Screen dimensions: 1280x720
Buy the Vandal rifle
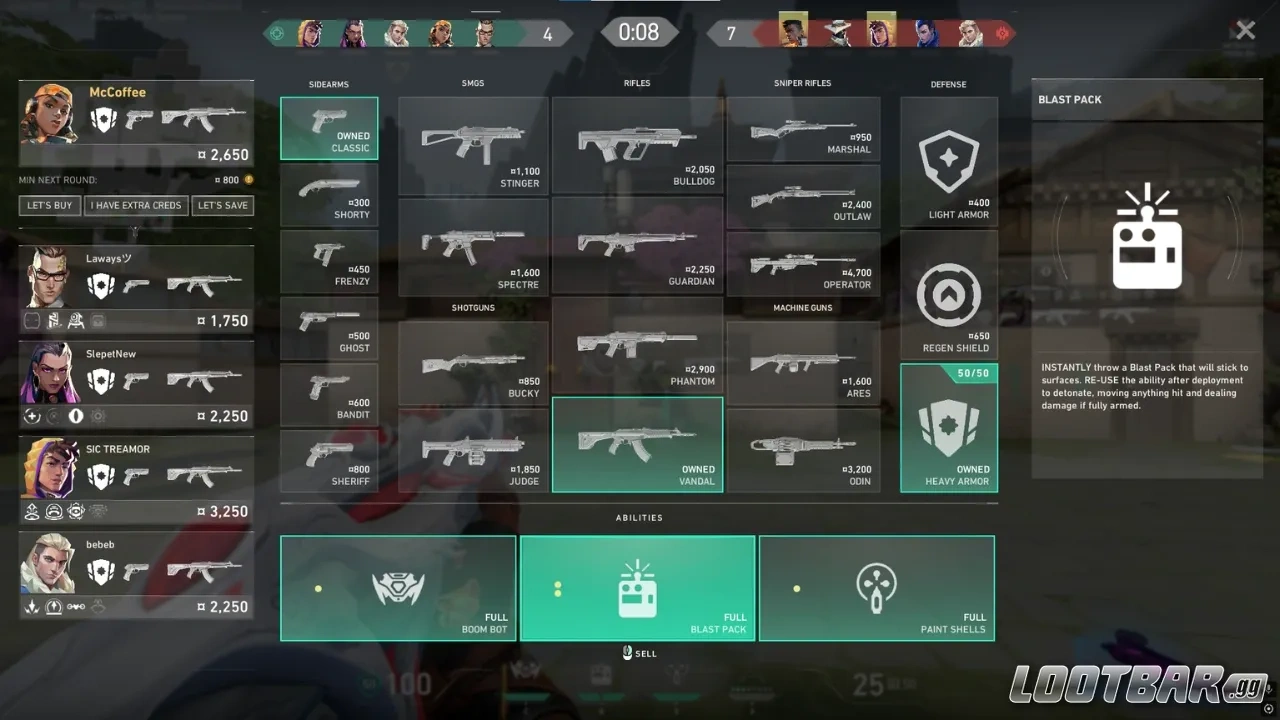click(637, 443)
